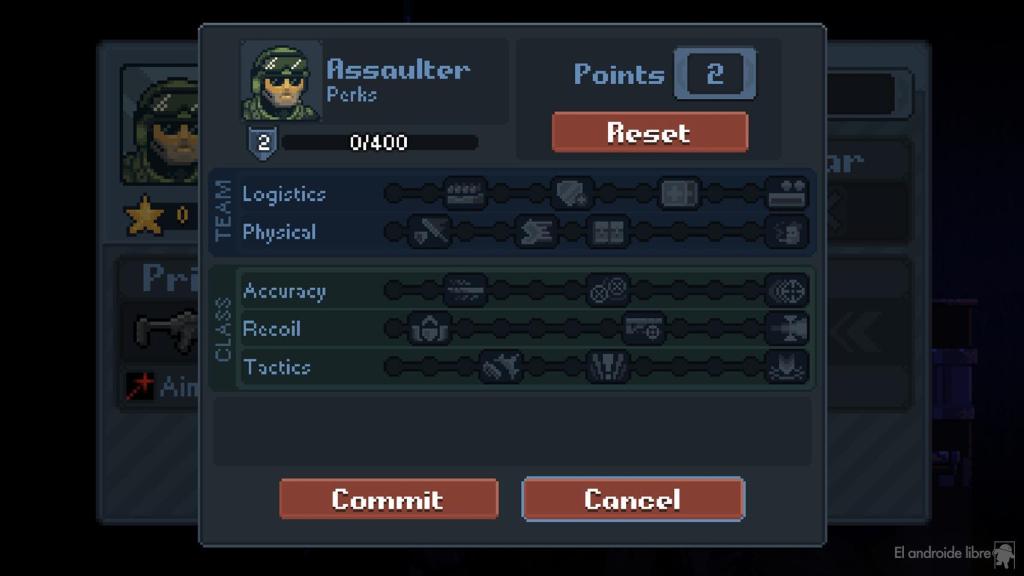1024x576 pixels.
Task: Pick the final Tactics perk icon
Action: pyautogui.click(x=787, y=367)
